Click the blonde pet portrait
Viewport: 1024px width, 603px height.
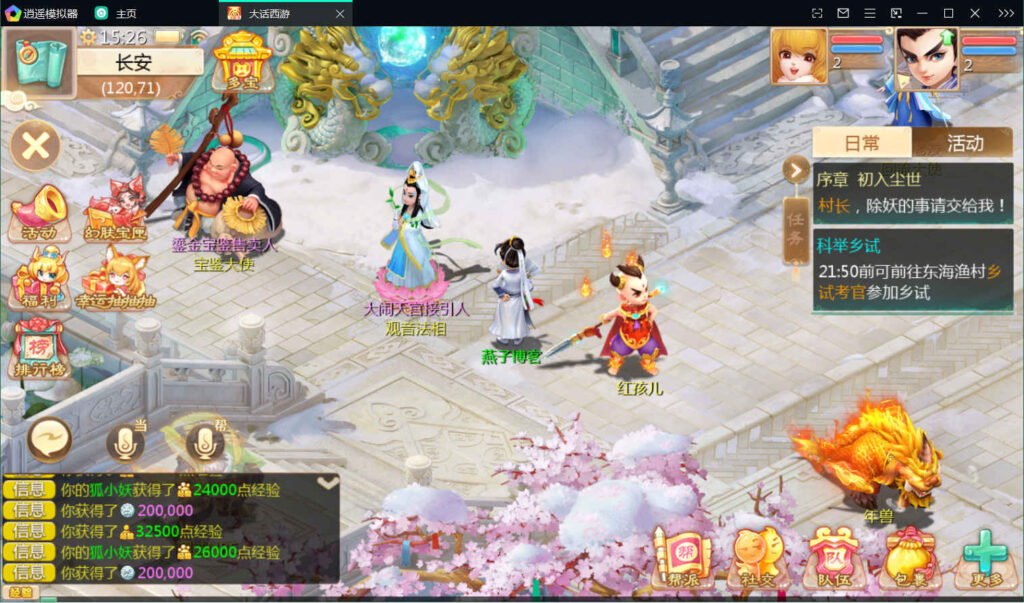click(x=798, y=56)
